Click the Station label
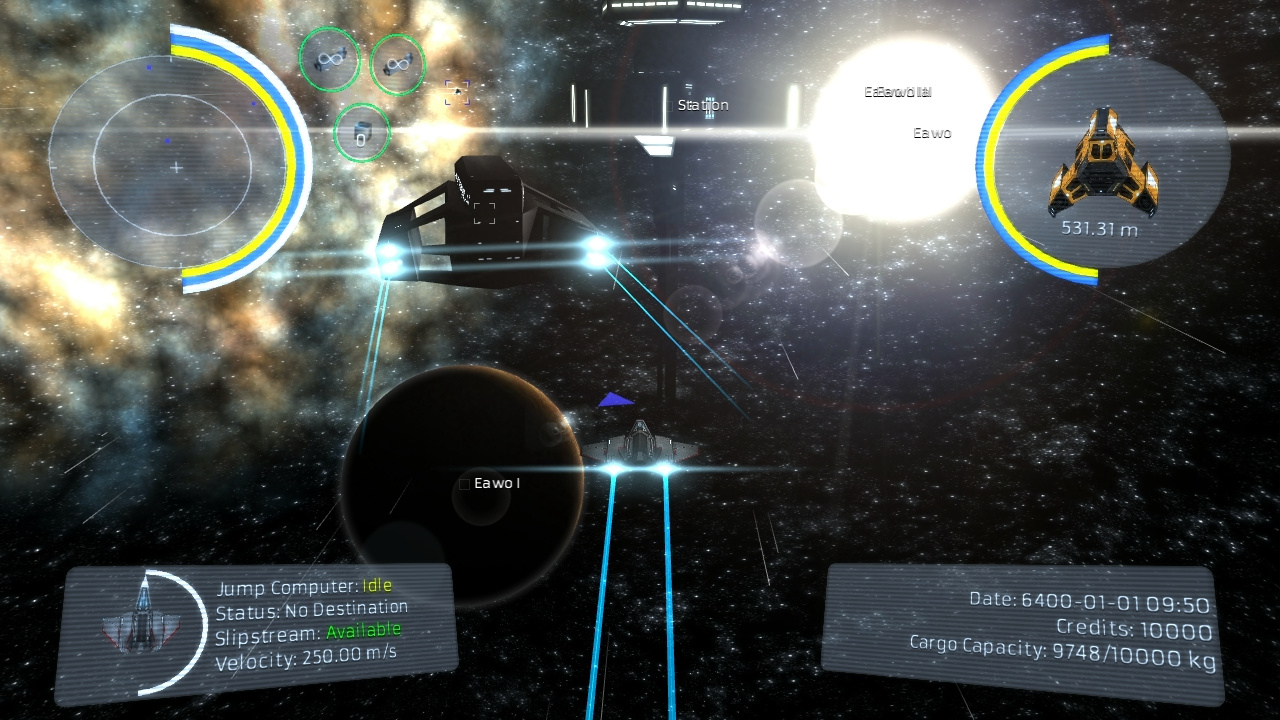This screenshot has height=720, width=1280. click(704, 103)
